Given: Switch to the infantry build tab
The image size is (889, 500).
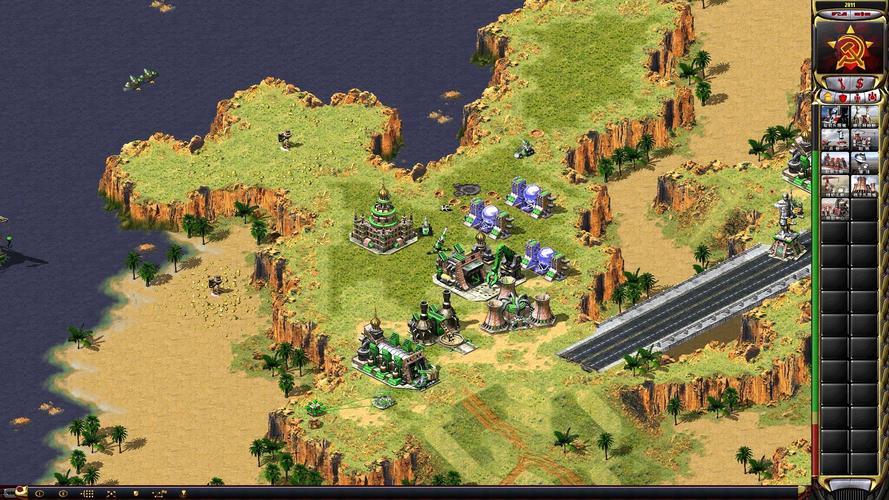Looking at the screenshot, I should click(856, 98).
